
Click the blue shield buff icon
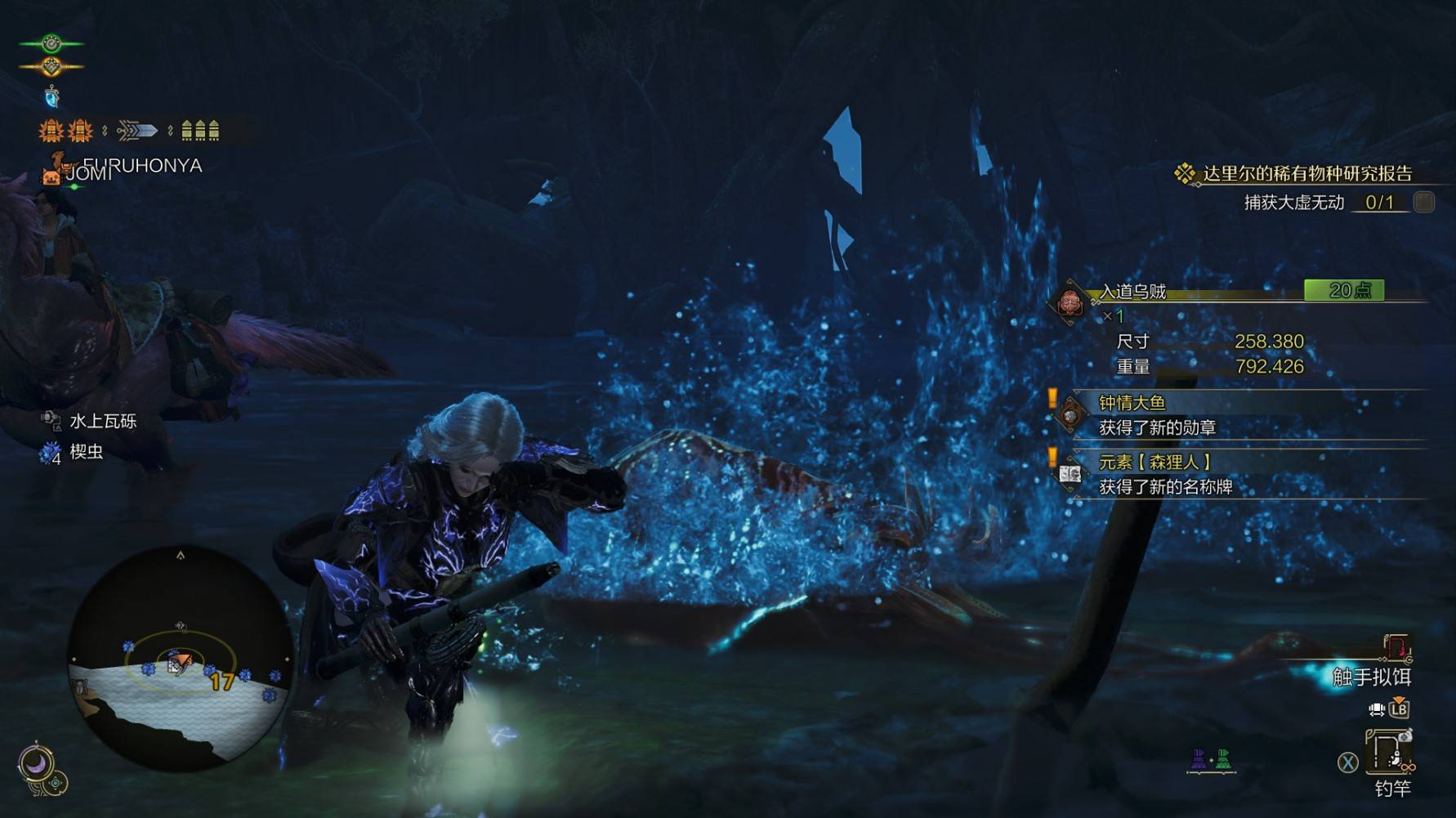pos(51,97)
